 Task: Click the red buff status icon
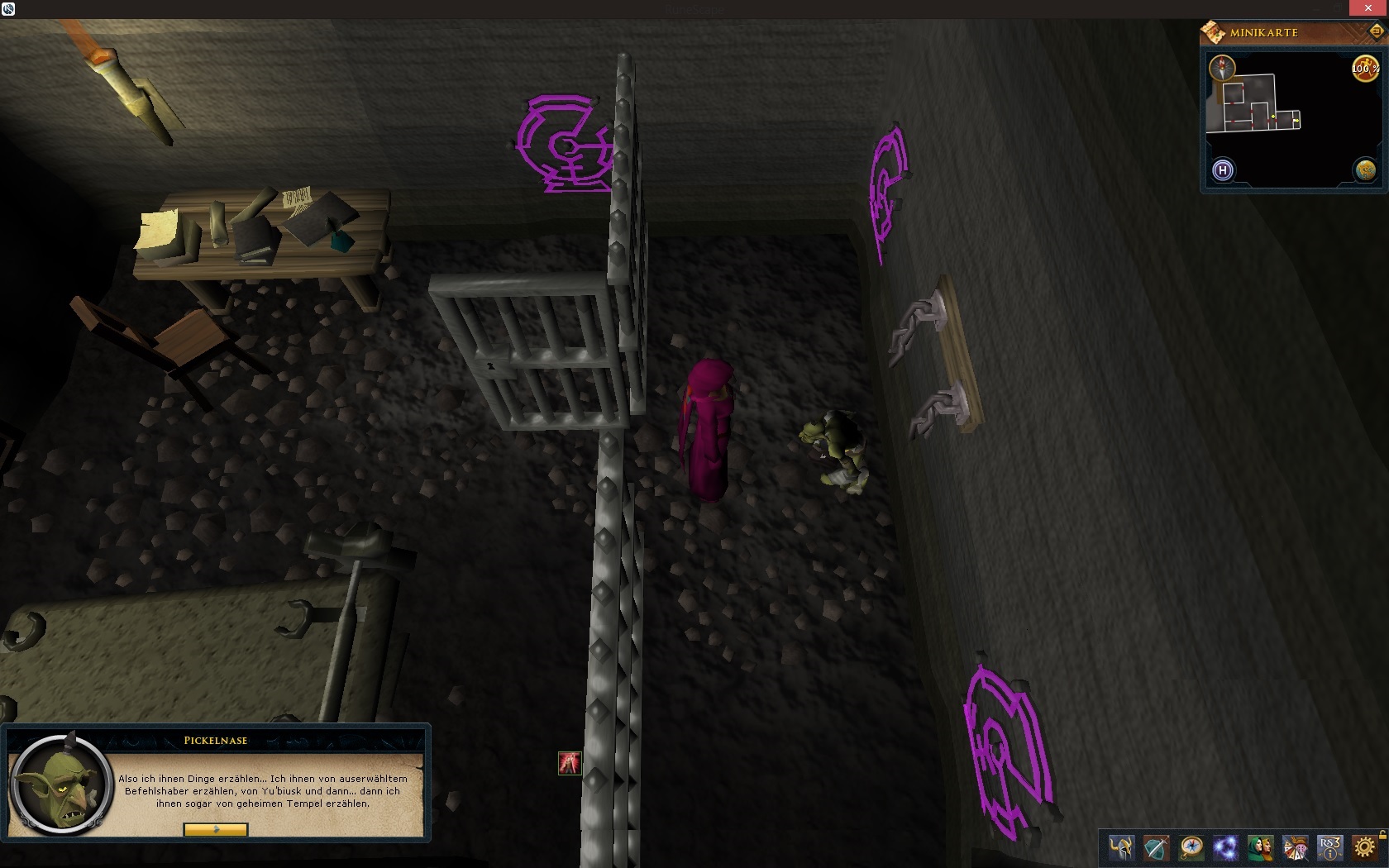(570, 763)
